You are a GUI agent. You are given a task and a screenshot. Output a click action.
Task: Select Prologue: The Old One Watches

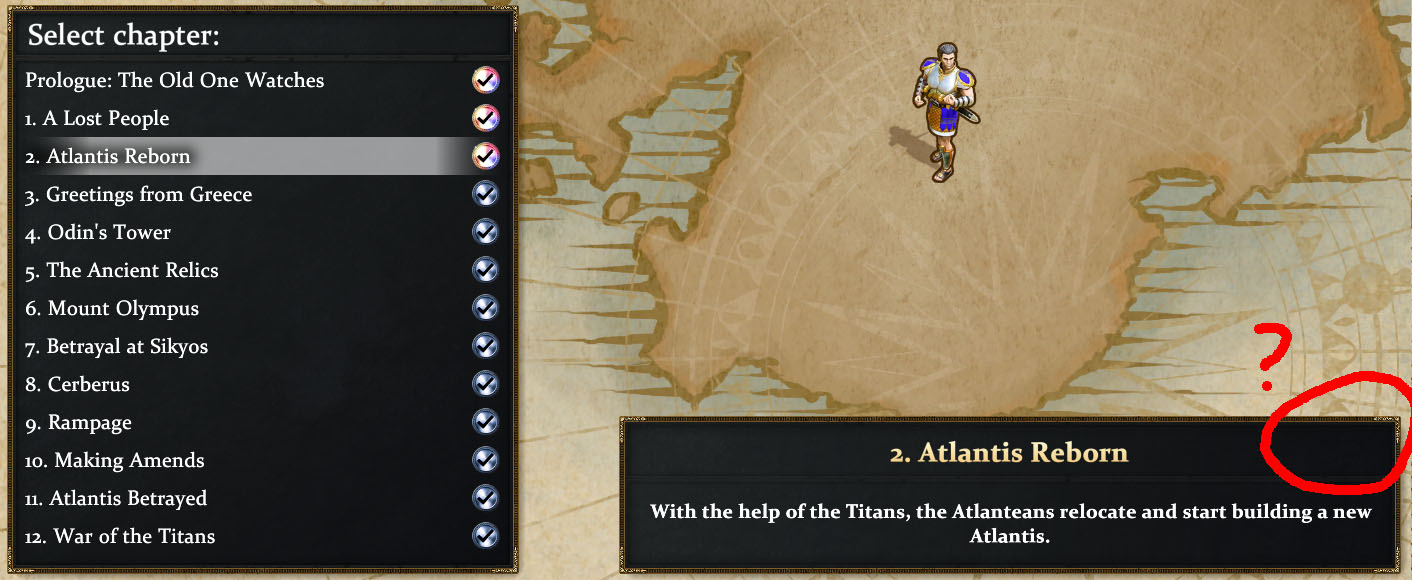[175, 80]
